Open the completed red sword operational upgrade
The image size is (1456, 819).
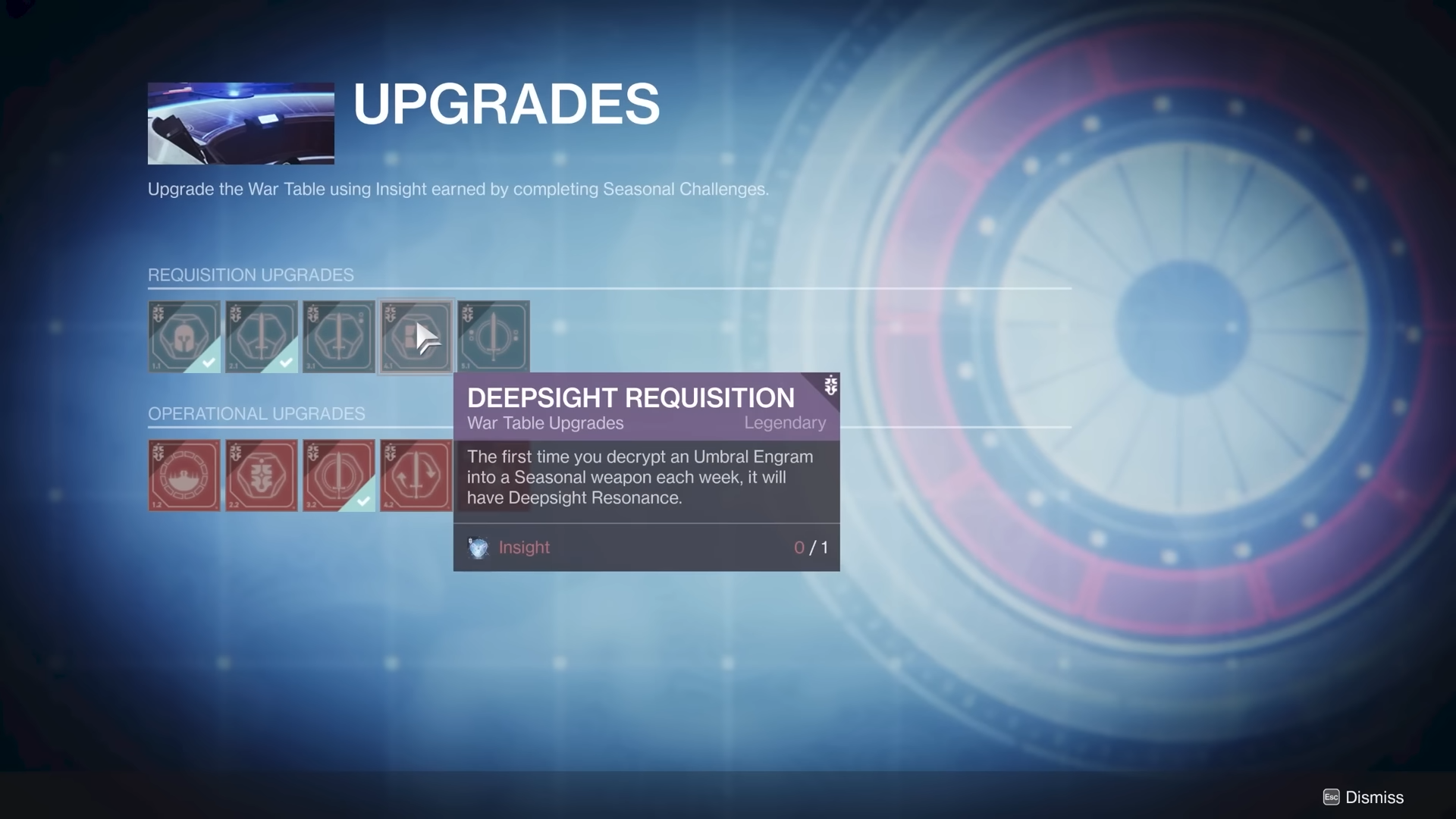click(339, 475)
